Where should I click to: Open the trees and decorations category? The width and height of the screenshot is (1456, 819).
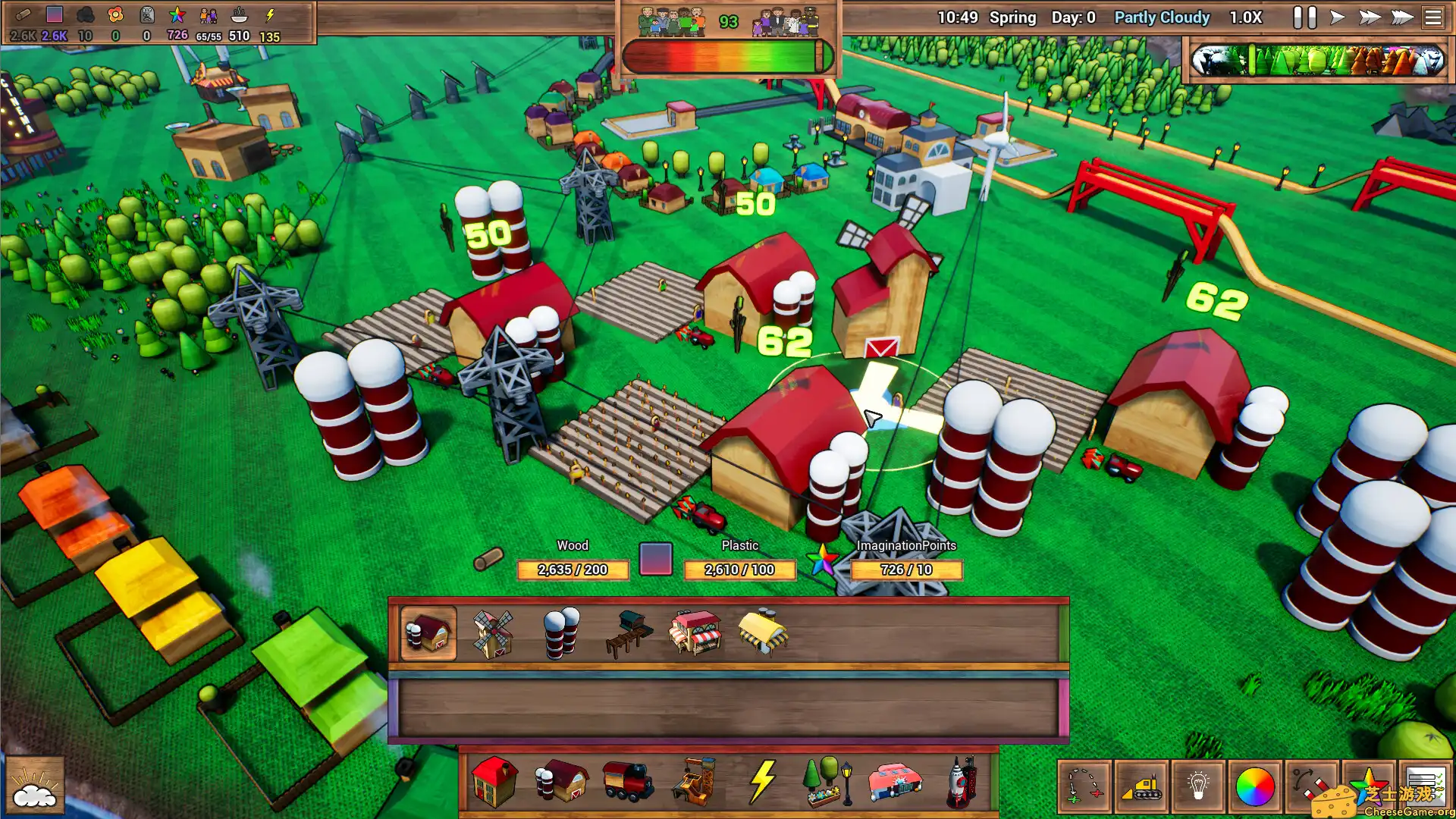[x=823, y=781]
